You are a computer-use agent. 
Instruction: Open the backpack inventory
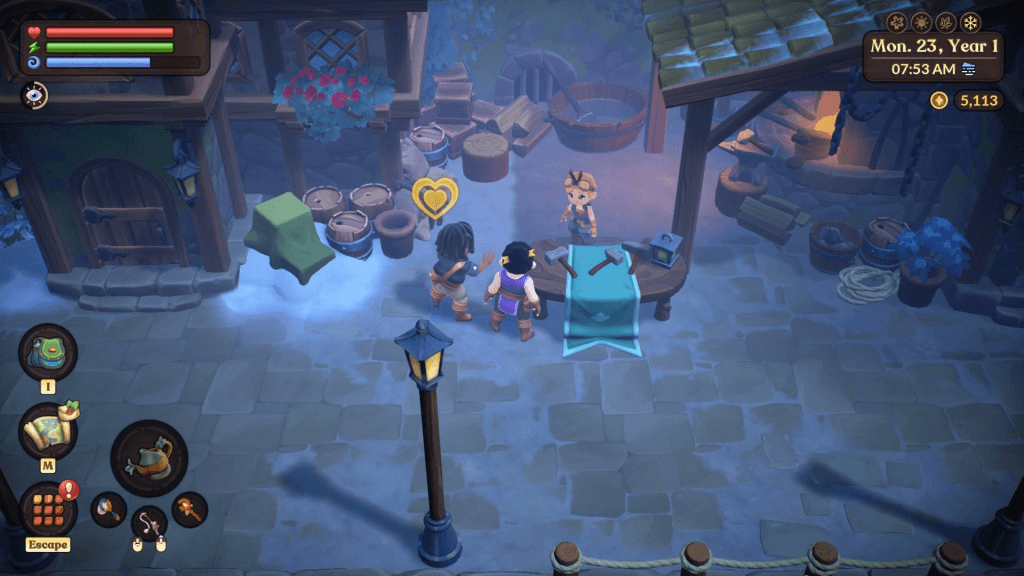point(47,352)
